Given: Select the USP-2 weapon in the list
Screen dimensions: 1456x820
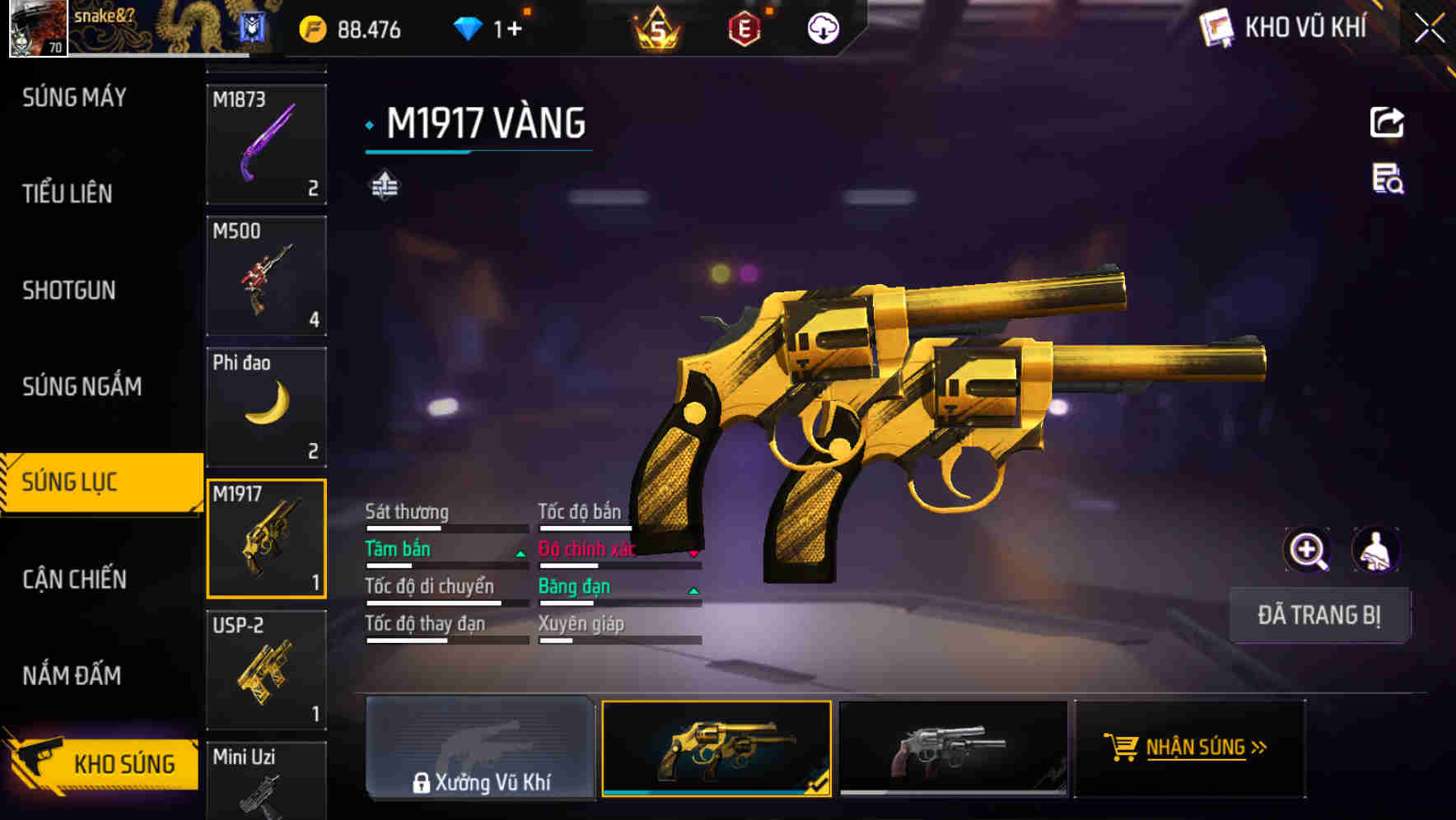Looking at the screenshot, I should 266,669.
